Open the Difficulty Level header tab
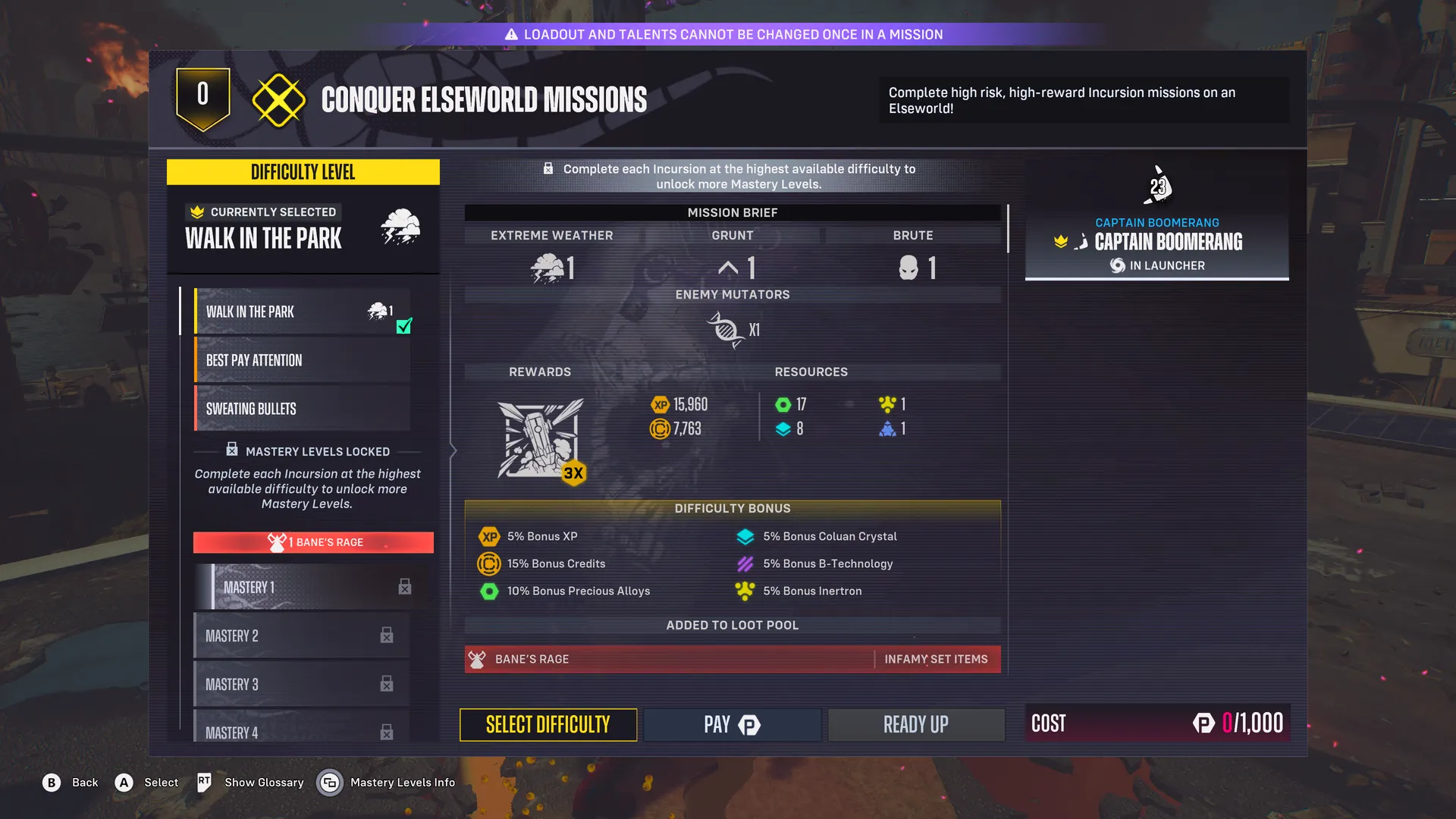Viewport: 1456px width, 819px height. pyautogui.click(x=303, y=172)
